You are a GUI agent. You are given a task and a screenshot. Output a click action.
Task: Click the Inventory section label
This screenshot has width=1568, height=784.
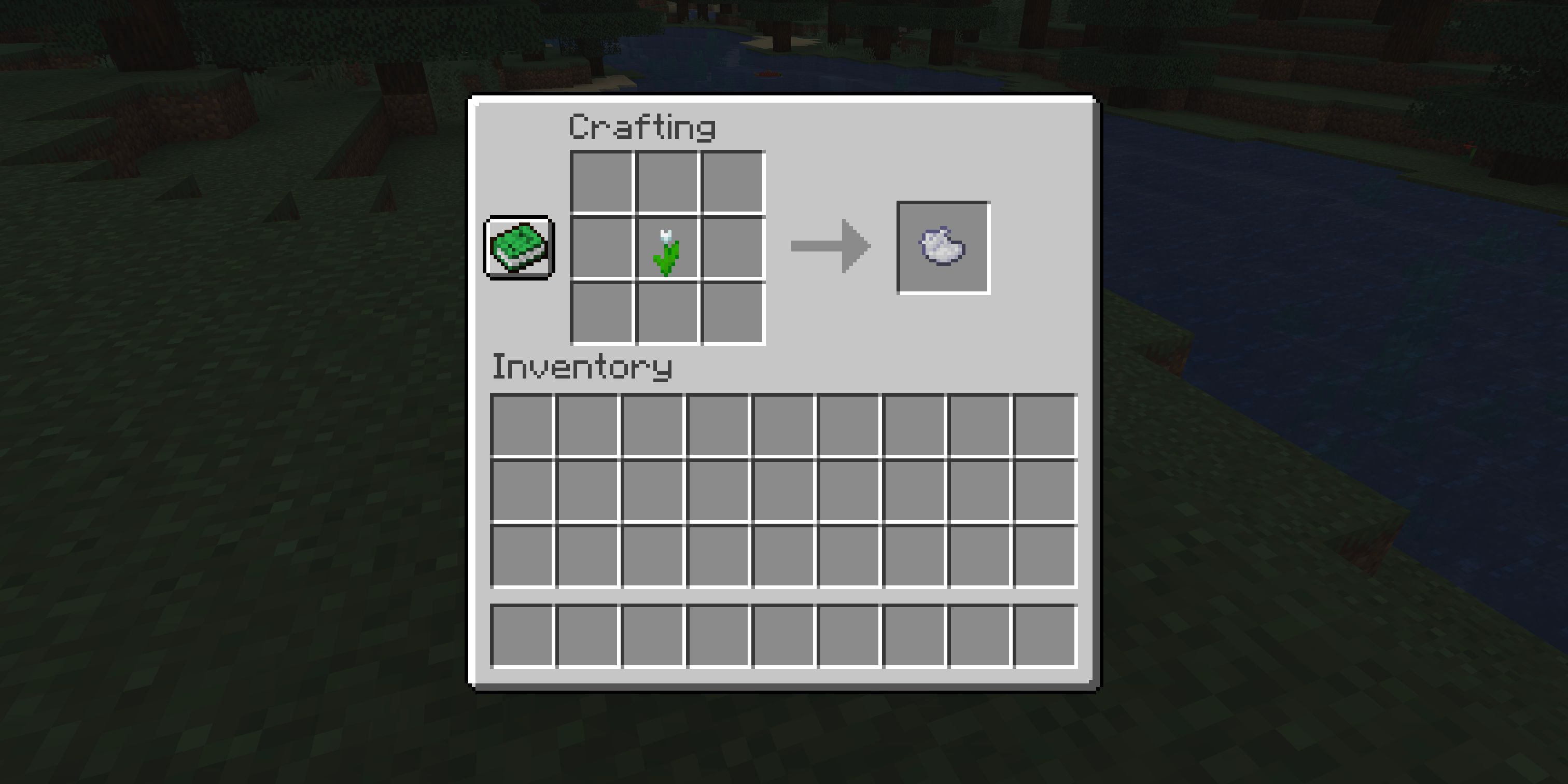tap(581, 366)
